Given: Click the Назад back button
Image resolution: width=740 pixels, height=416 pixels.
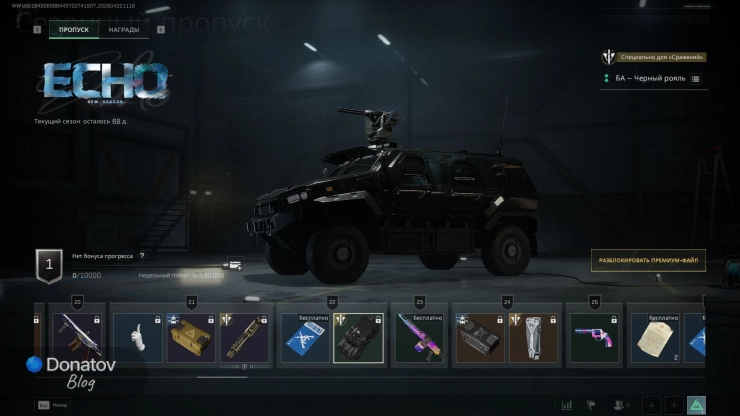Looking at the screenshot, I should [55, 405].
